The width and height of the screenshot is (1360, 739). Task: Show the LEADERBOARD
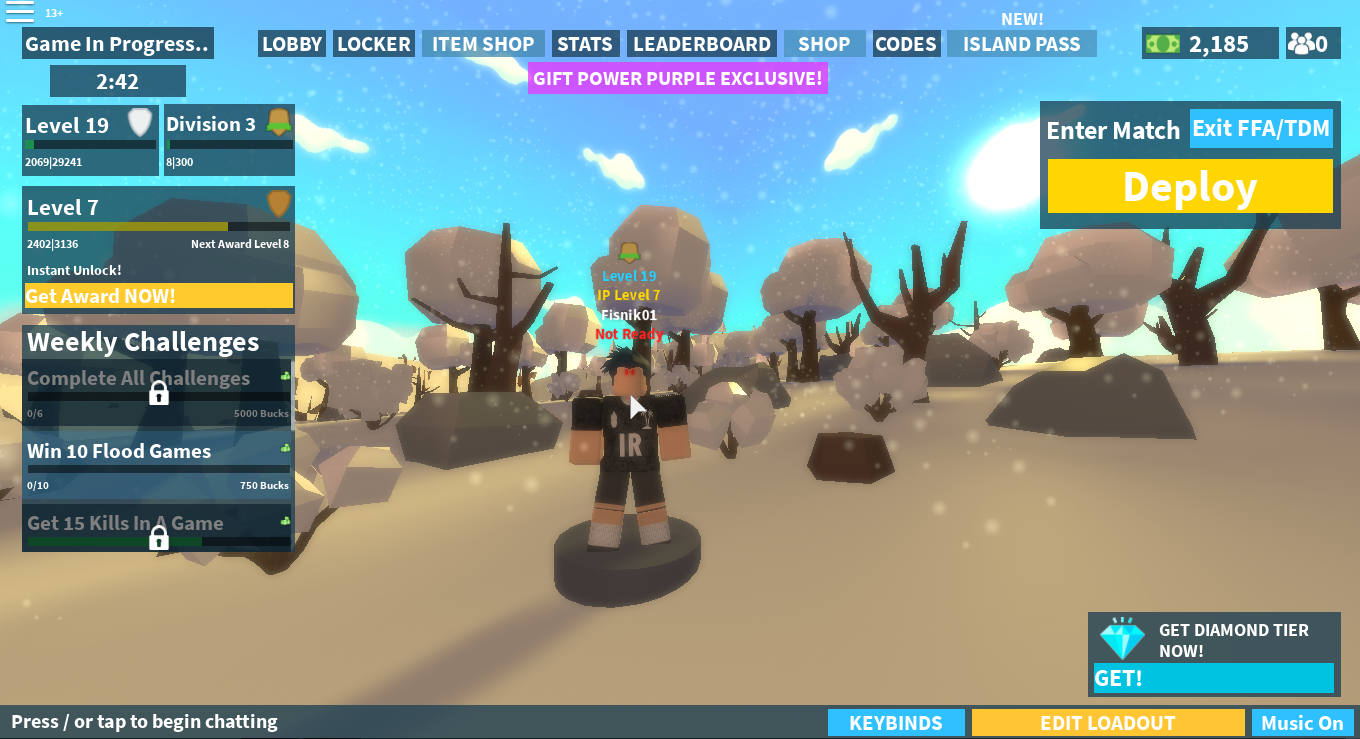(702, 44)
